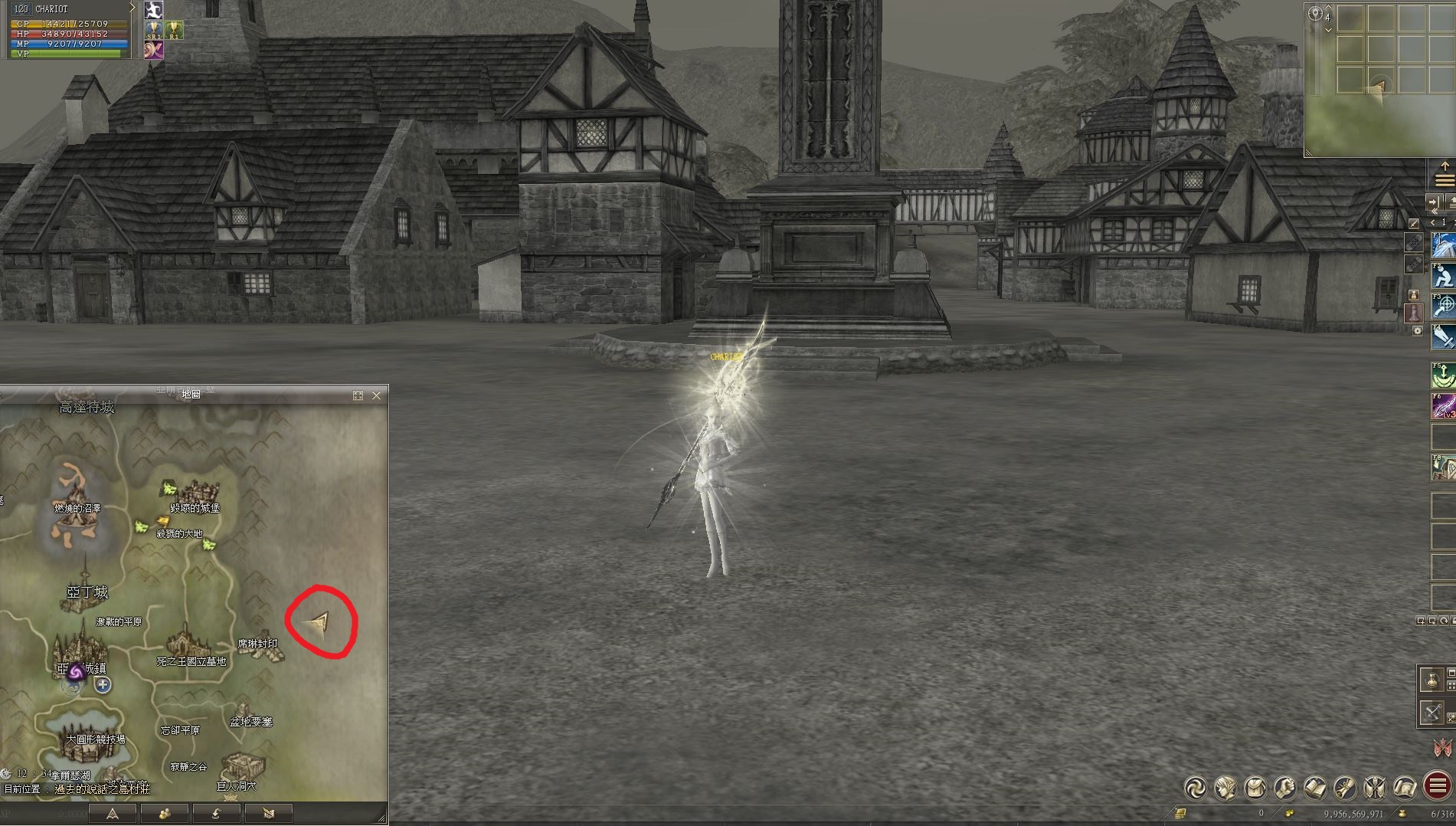Activate the F5 skill shortcut on the right bar

click(x=1443, y=374)
